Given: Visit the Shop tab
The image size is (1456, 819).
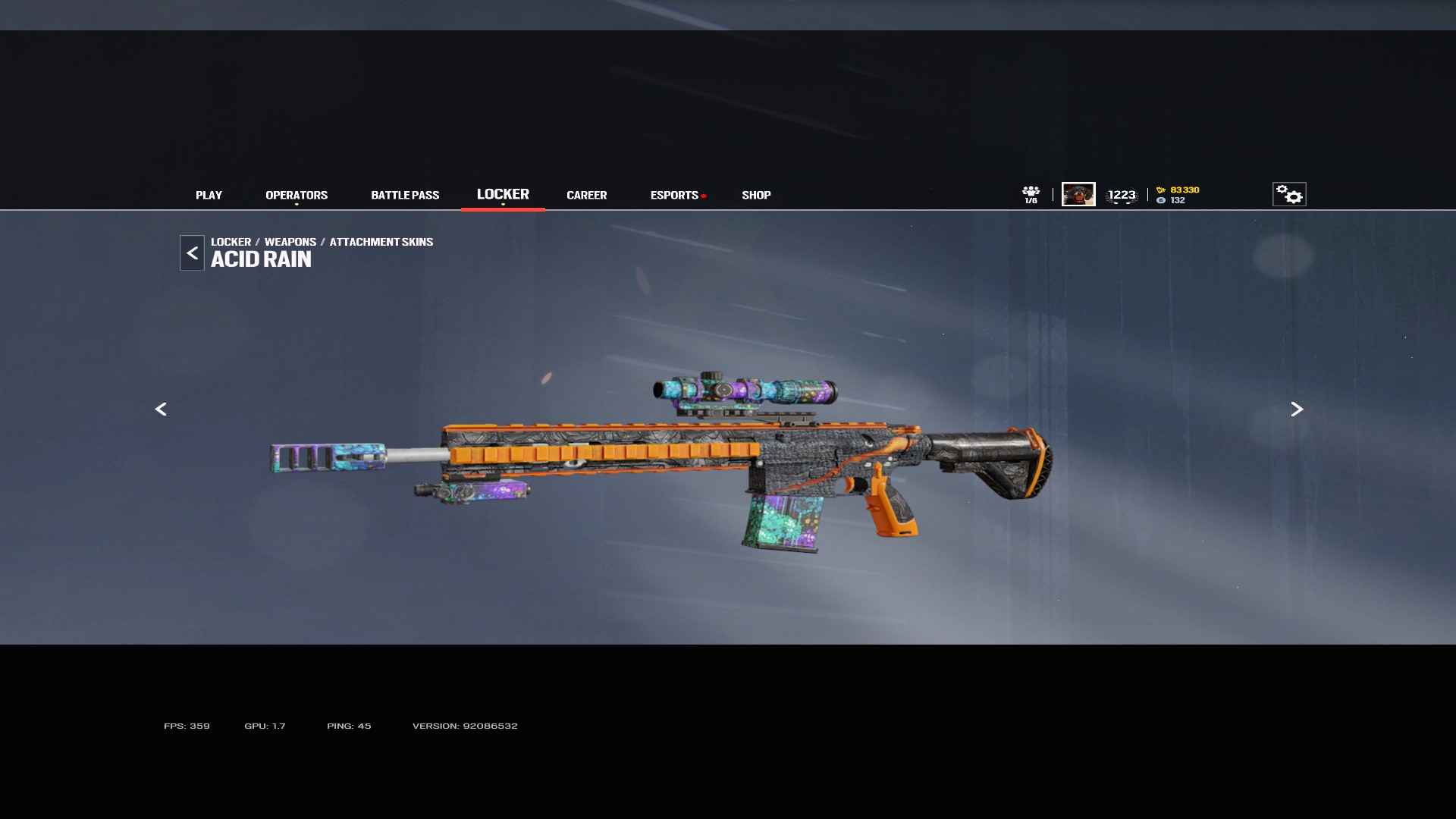Looking at the screenshot, I should click(x=756, y=195).
